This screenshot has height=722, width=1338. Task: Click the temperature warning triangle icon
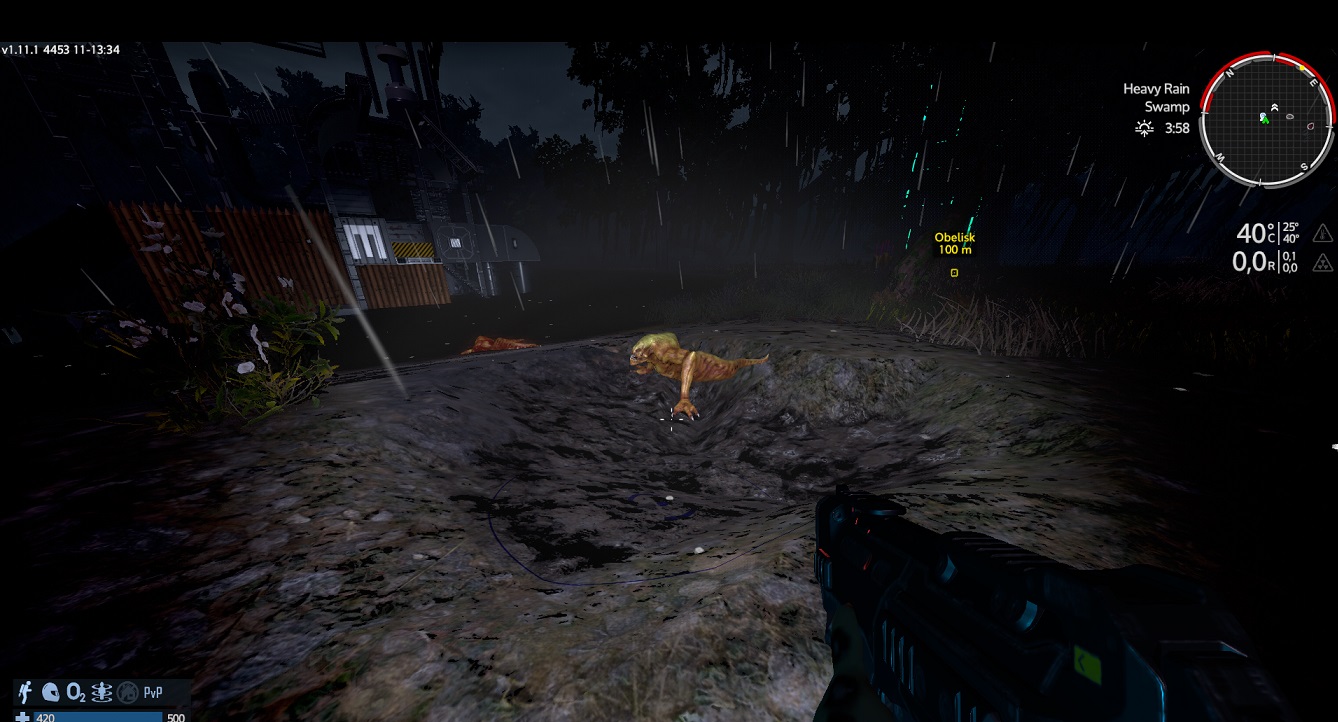1322,234
